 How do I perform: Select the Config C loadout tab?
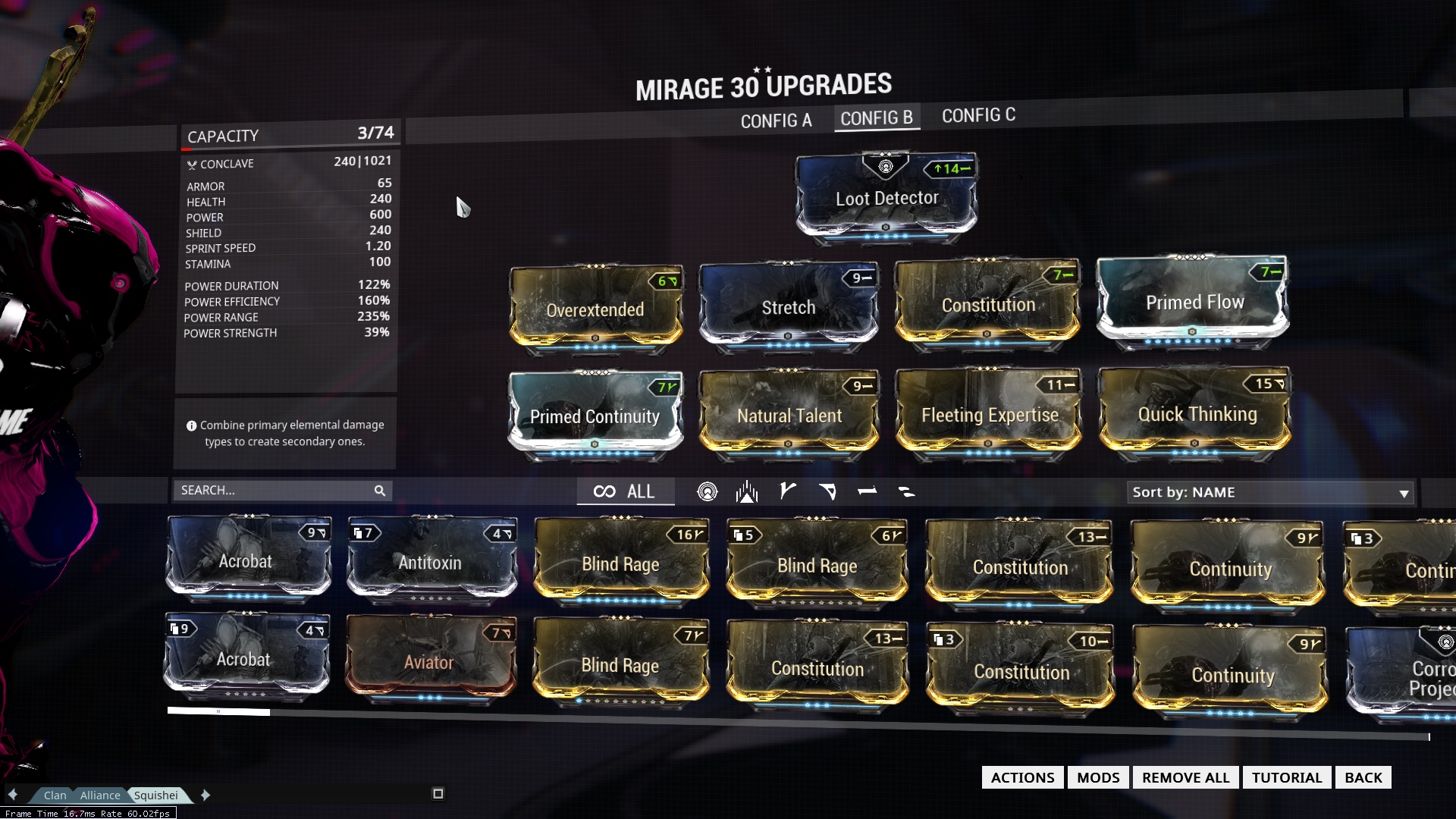[978, 115]
